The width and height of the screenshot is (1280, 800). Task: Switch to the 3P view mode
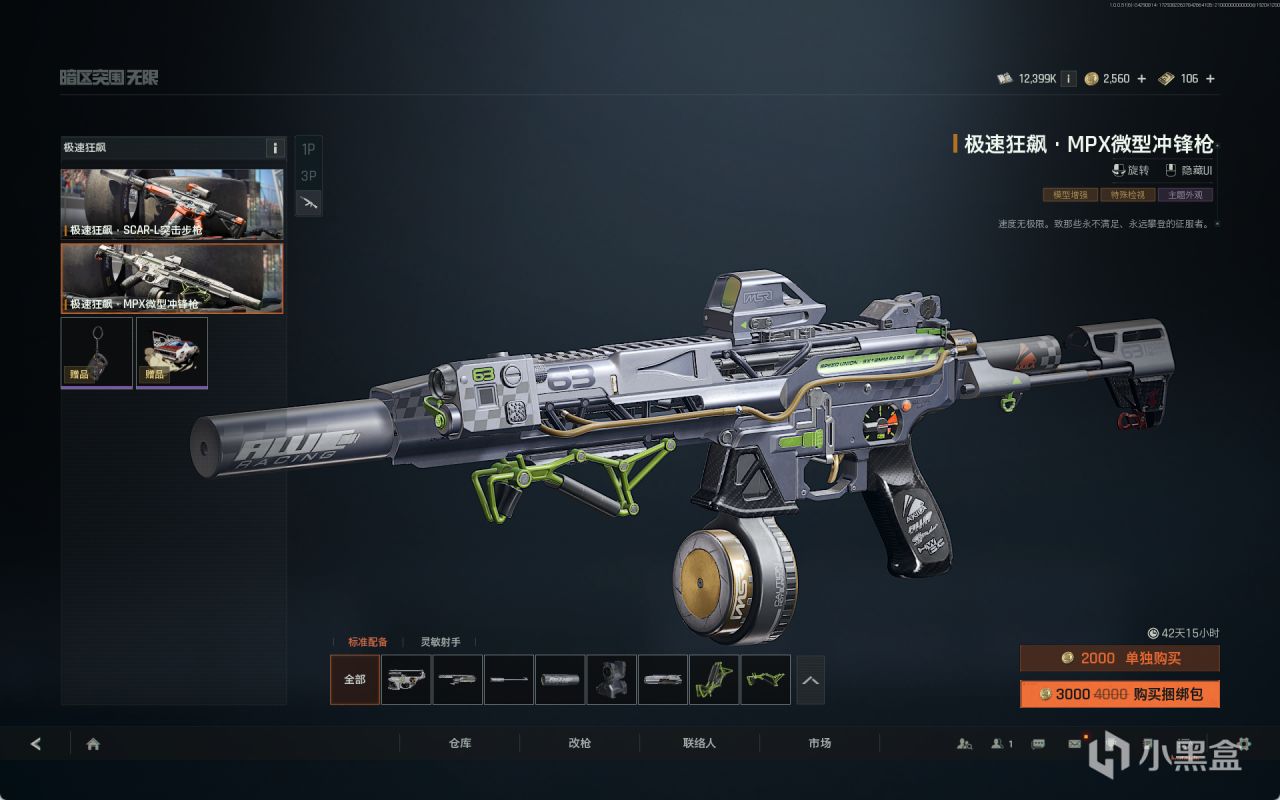point(309,176)
